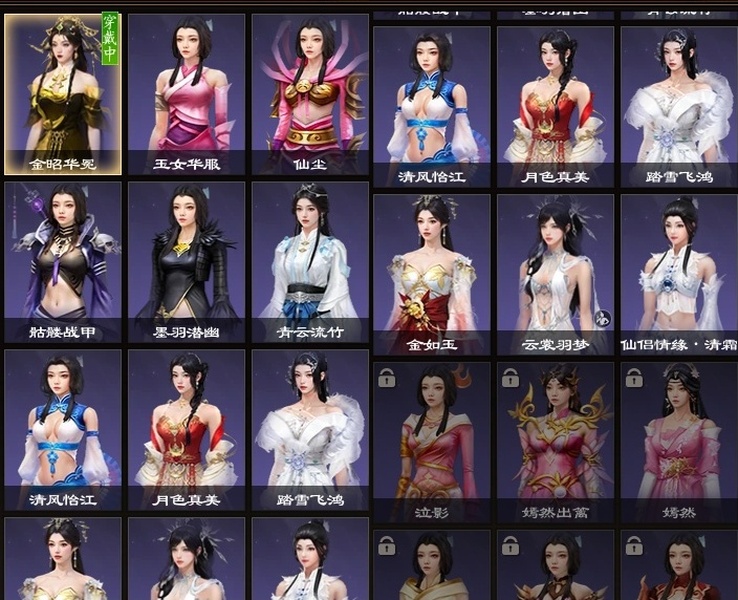The height and width of the screenshot is (600, 738).
Task: Click the locked 嫣然出篱 outfit
Action: 555,440
